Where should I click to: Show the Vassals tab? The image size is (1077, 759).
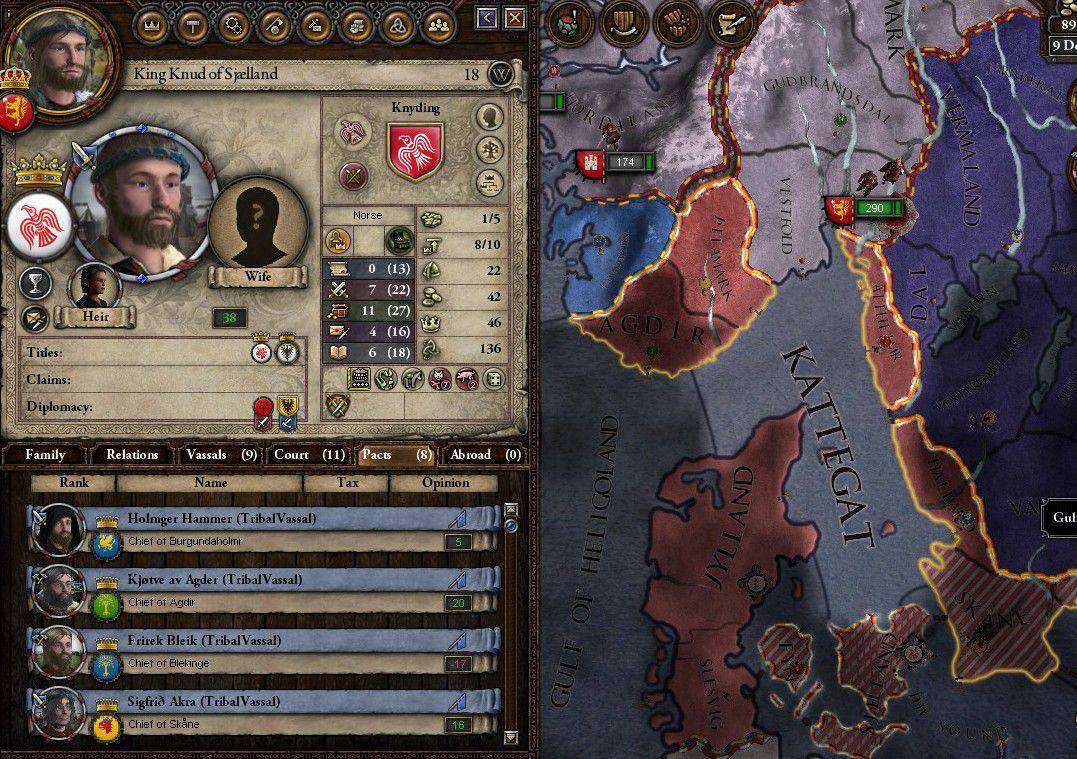tap(221, 455)
